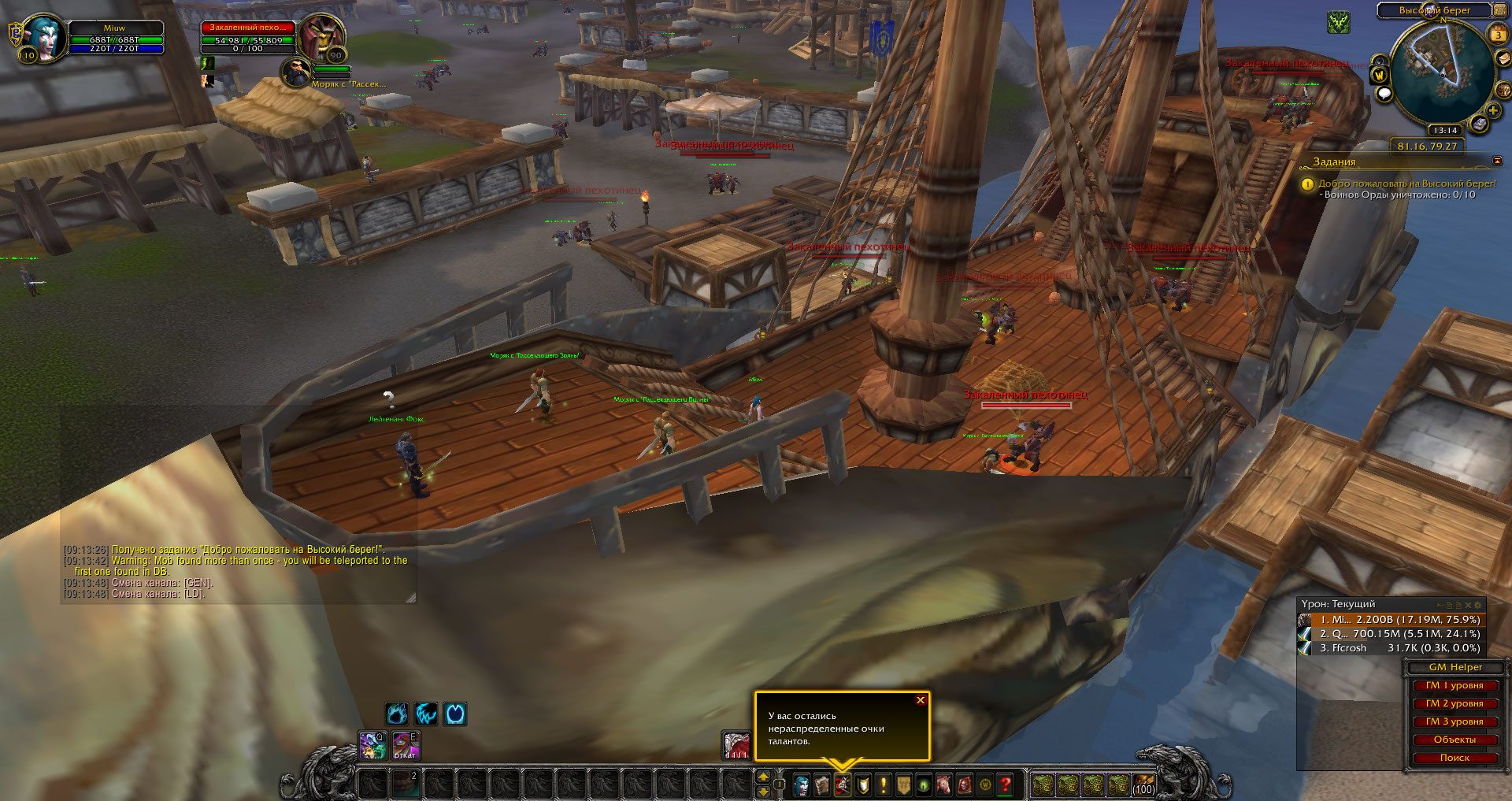Open the red question mark help button
Image resolution: width=1512 pixels, height=801 pixels.
(1006, 784)
